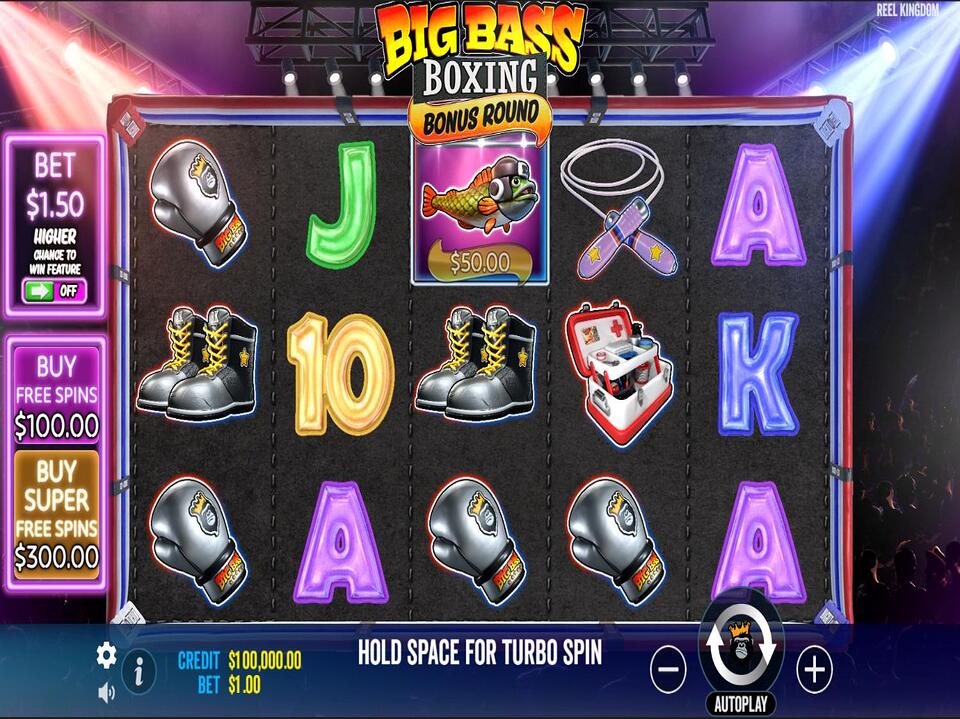Increase bet with the plus button

click(814, 669)
